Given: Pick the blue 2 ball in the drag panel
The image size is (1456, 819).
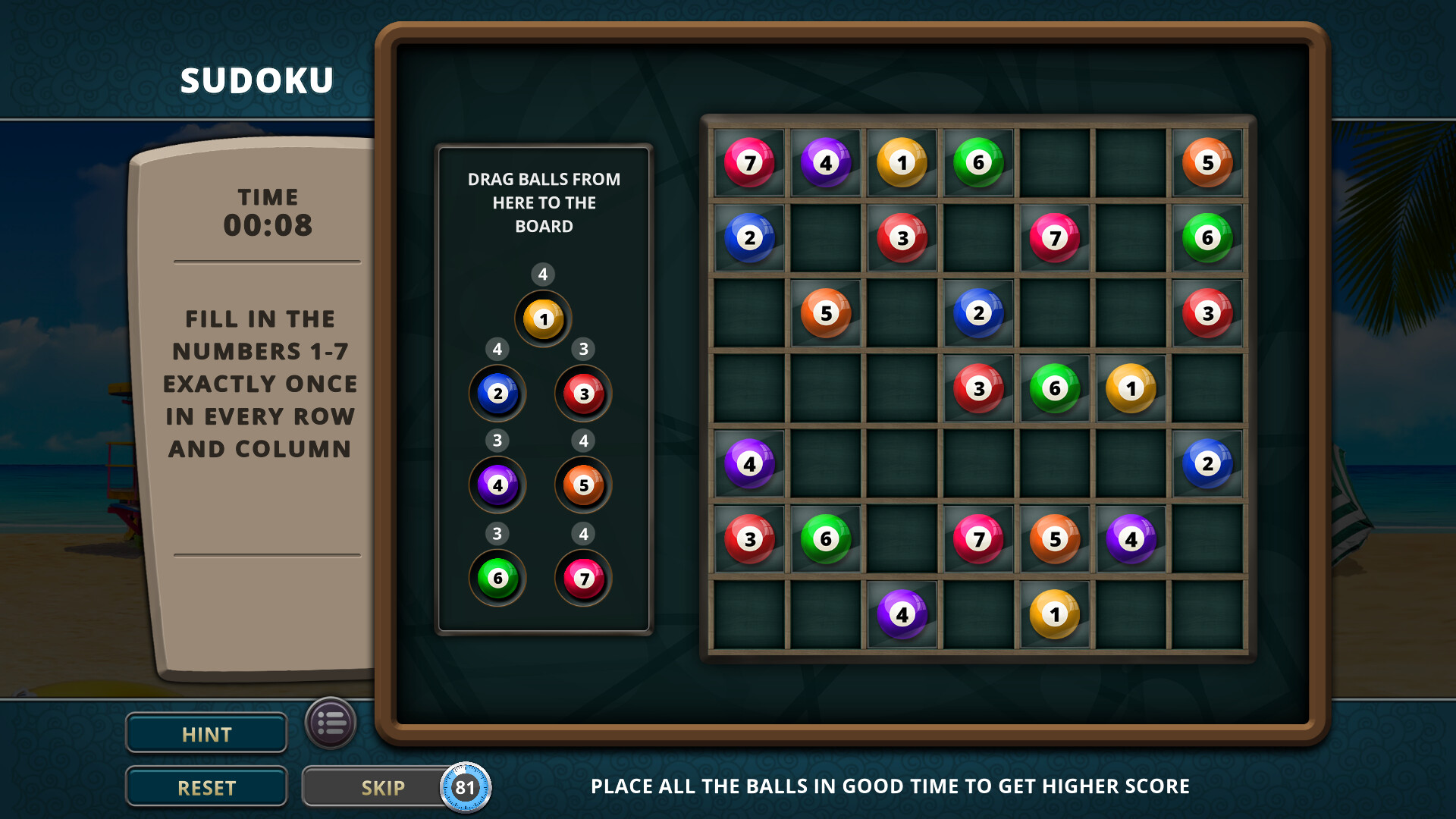Looking at the screenshot, I should (x=497, y=394).
